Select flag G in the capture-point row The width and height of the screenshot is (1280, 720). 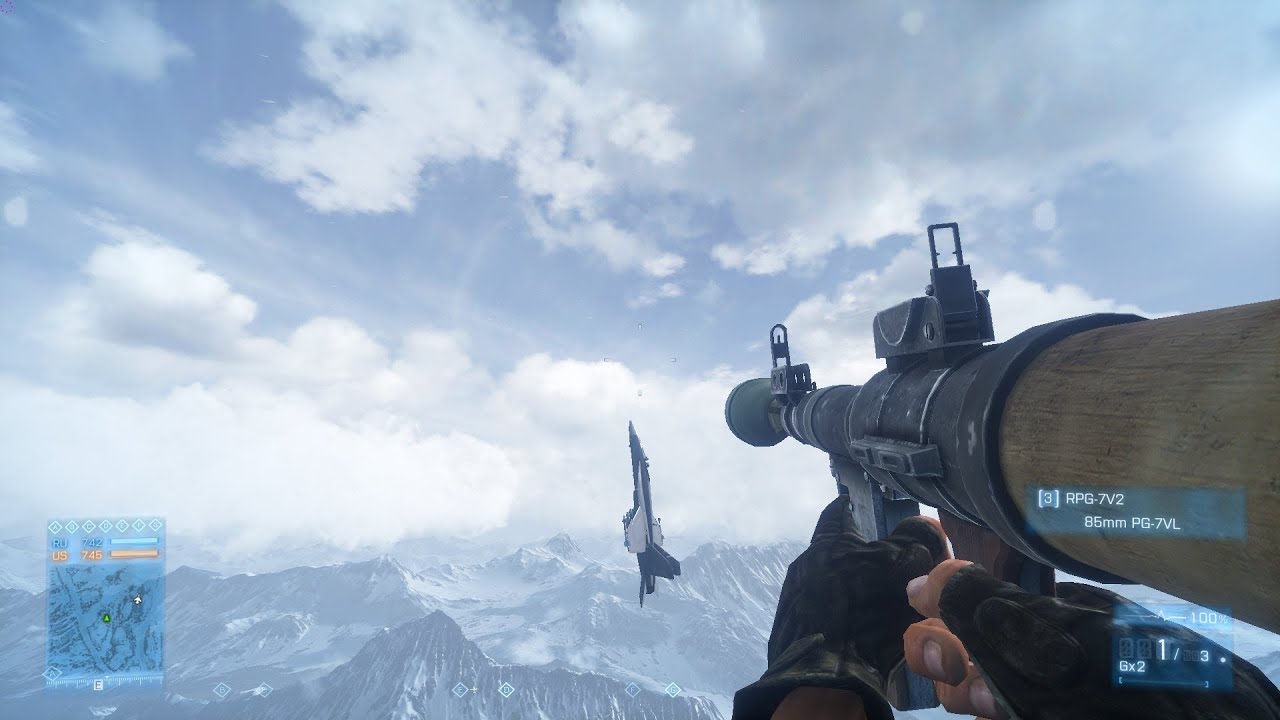tap(154, 526)
